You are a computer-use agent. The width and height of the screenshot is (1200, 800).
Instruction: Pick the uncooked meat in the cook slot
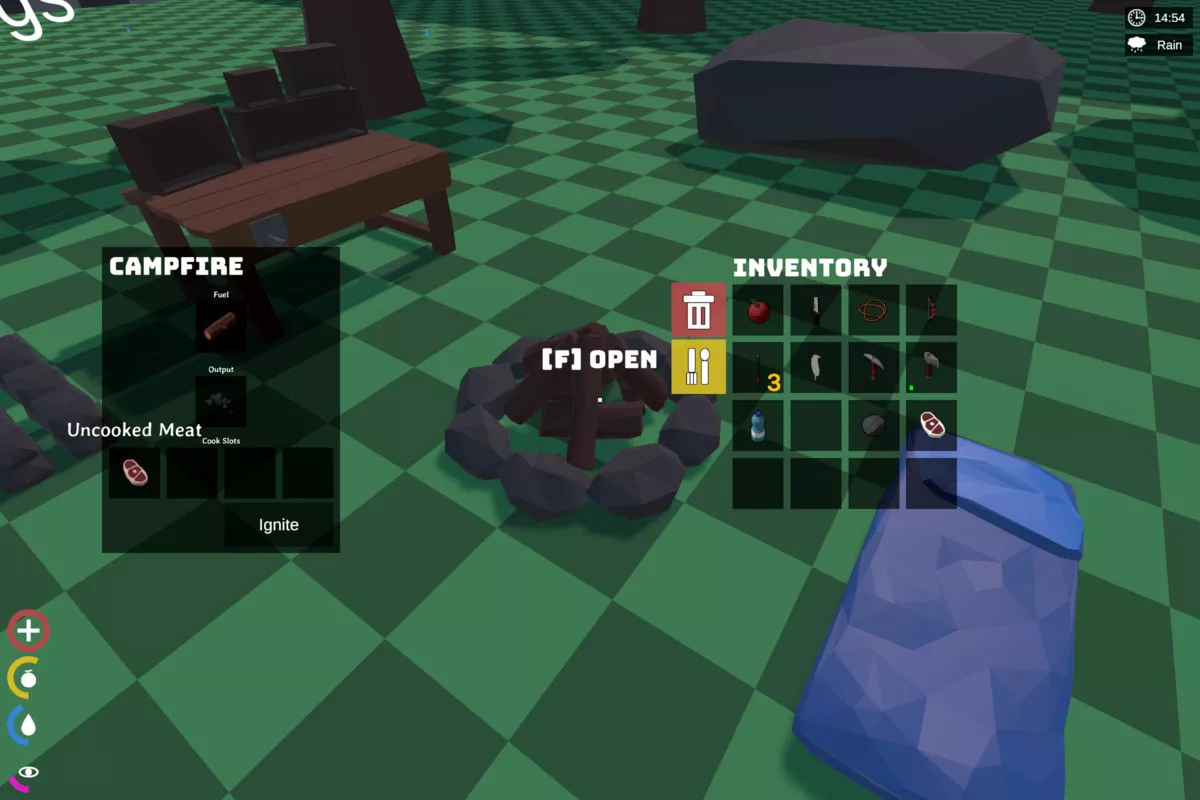pyautogui.click(x=135, y=473)
